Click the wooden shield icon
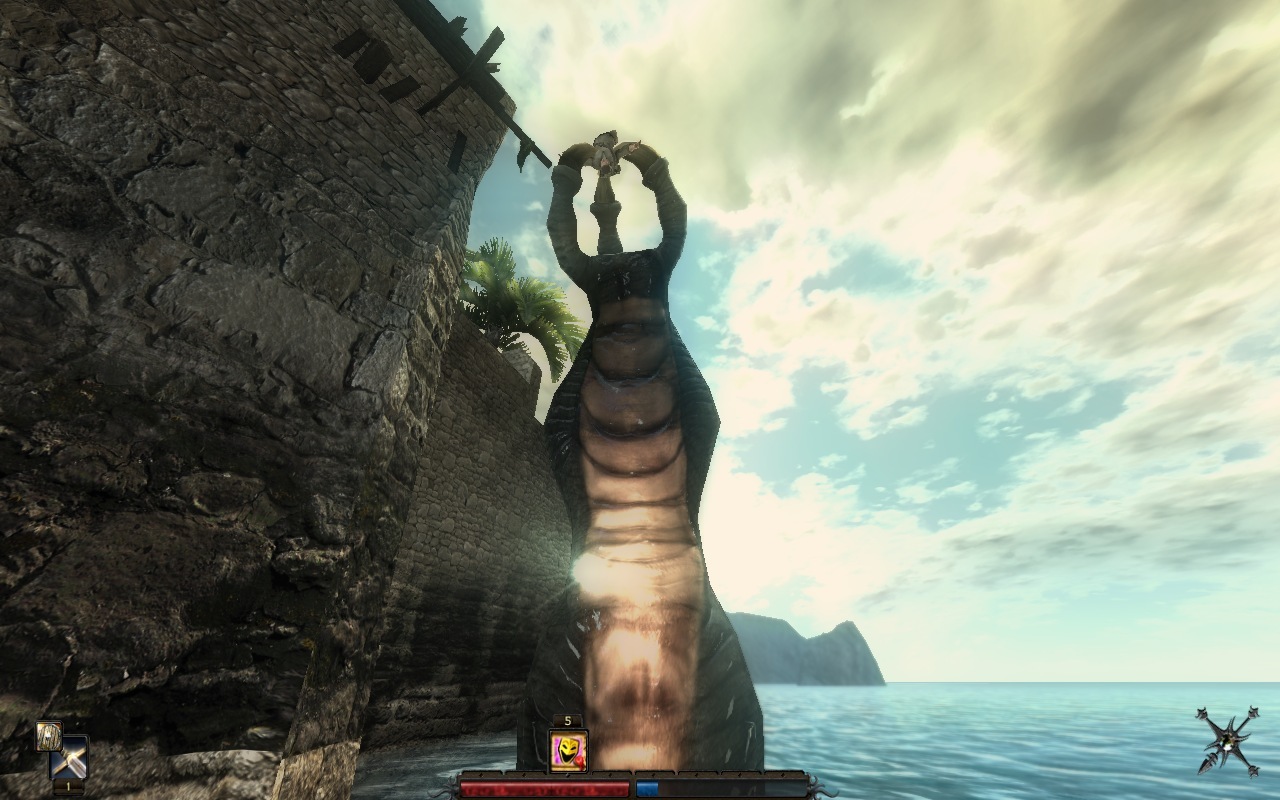The width and height of the screenshot is (1280, 800). [48, 735]
